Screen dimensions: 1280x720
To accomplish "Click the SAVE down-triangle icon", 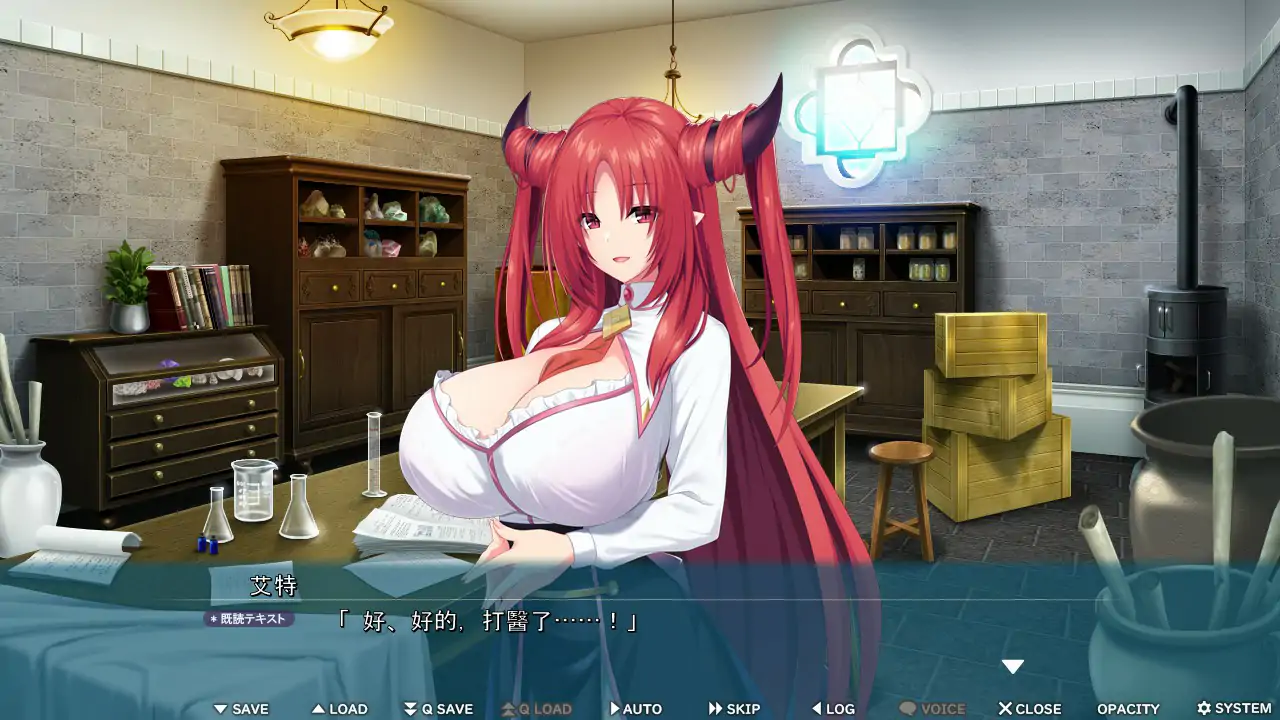I will coord(218,708).
